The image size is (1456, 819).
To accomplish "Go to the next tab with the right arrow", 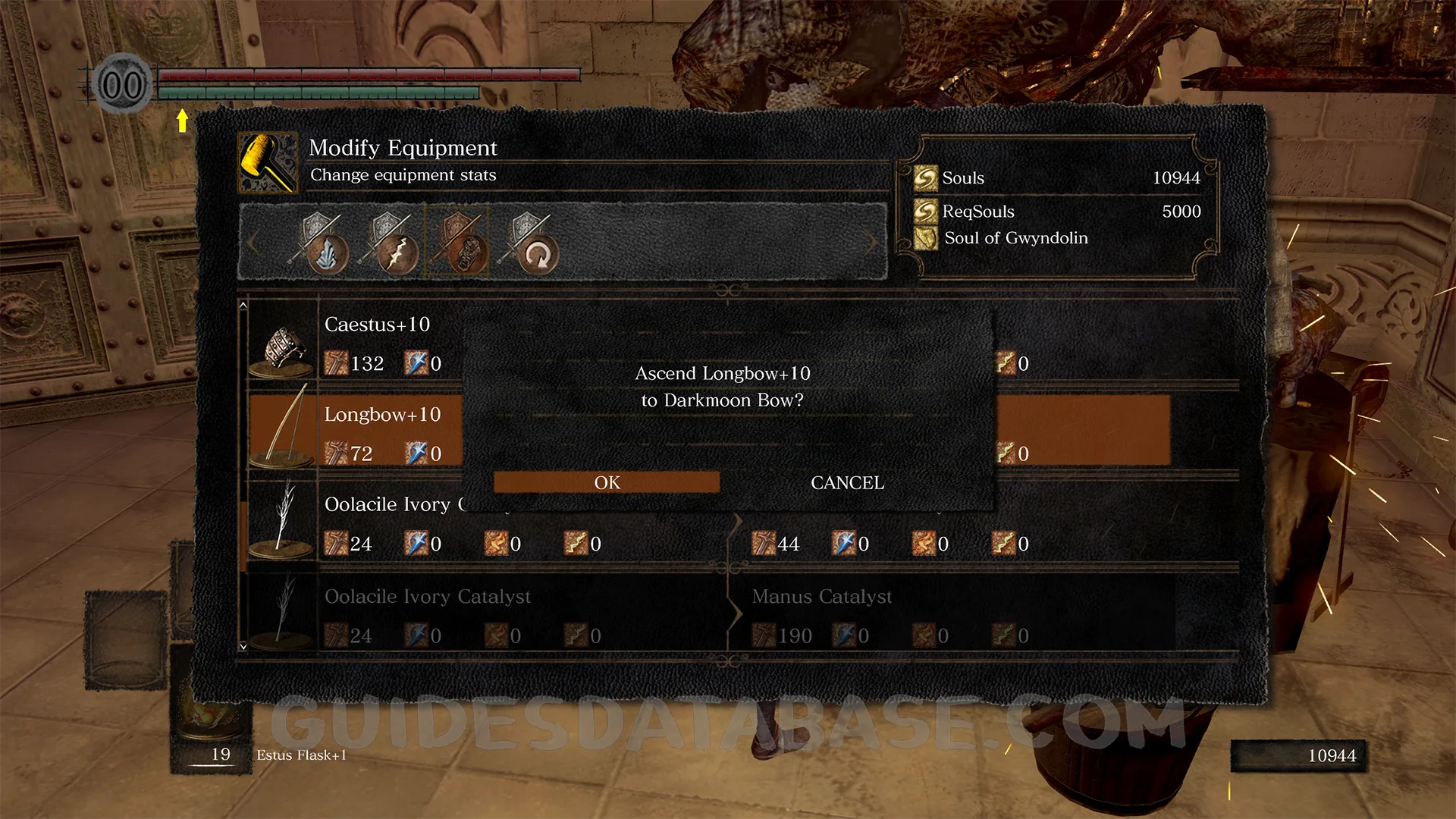I will (872, 243).
